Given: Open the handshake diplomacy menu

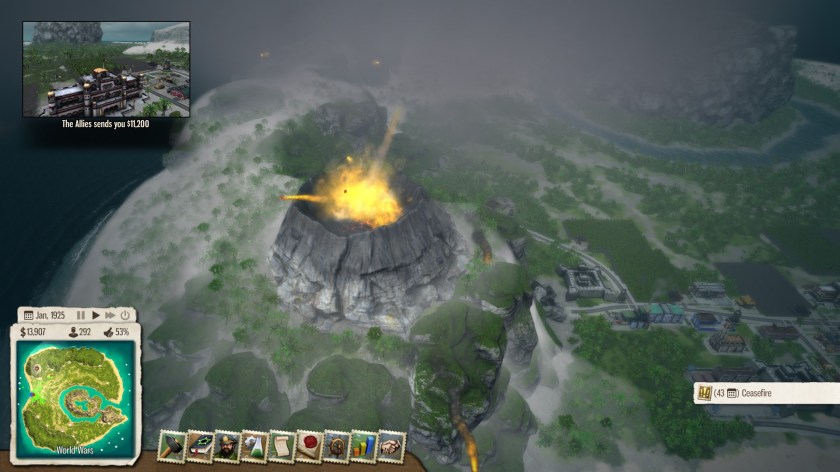Looking at the screenshot, I should 391,446.
